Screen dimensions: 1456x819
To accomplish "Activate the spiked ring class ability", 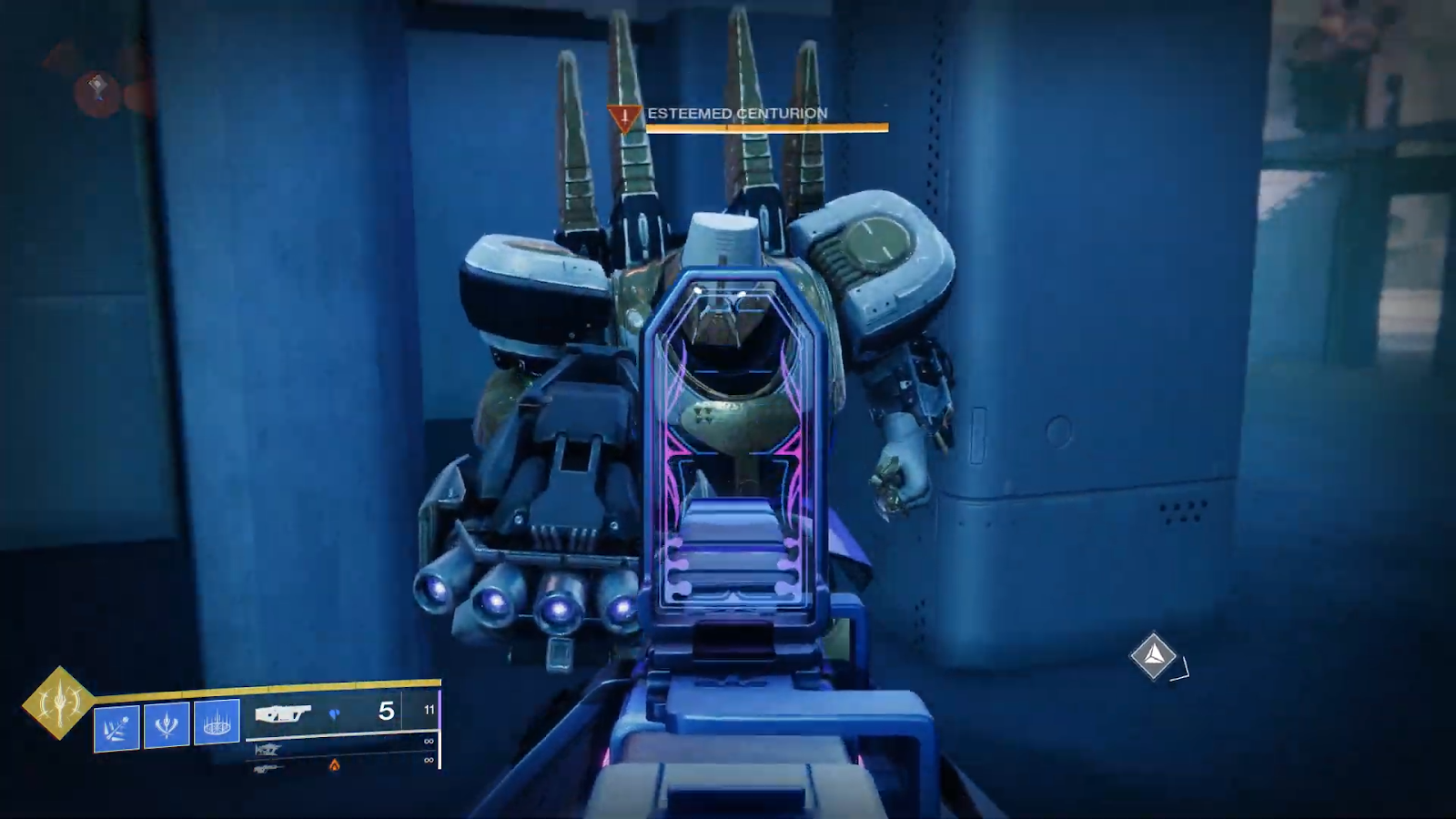I will (x=217, y=723).
